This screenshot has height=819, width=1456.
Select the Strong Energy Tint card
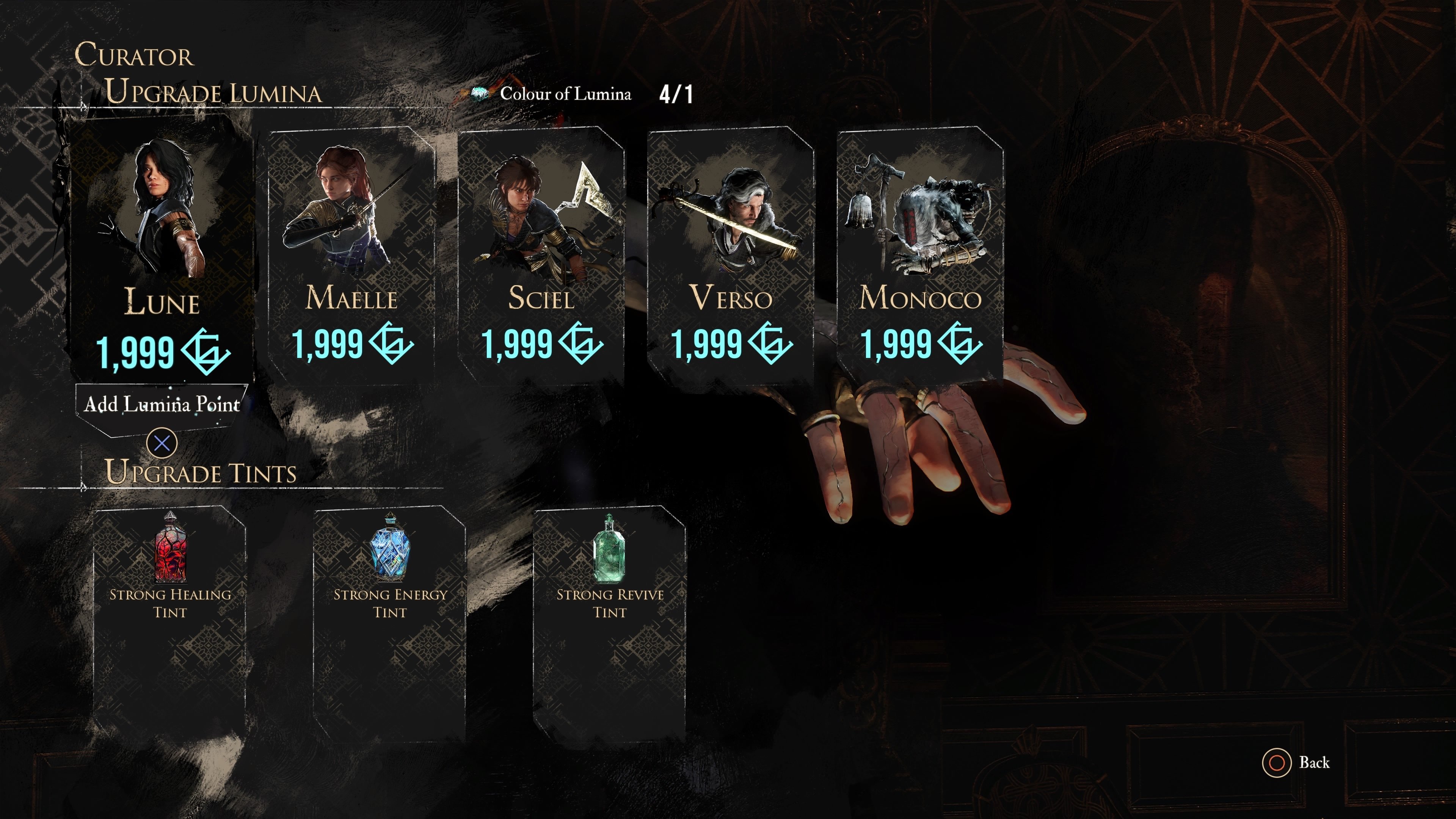coord(390,622)
